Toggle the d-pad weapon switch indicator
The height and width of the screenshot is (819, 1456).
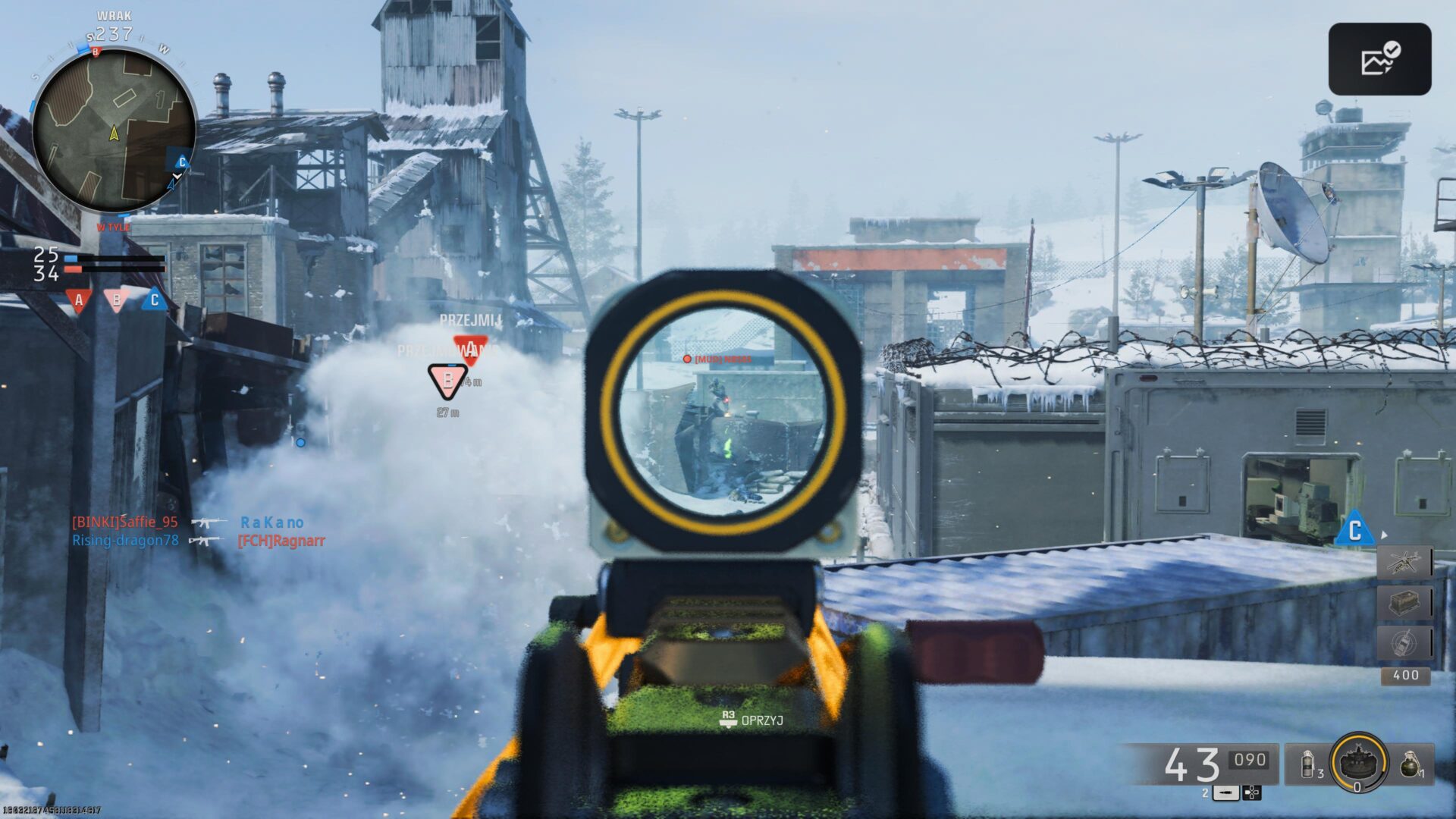[x=1252, y=794]
